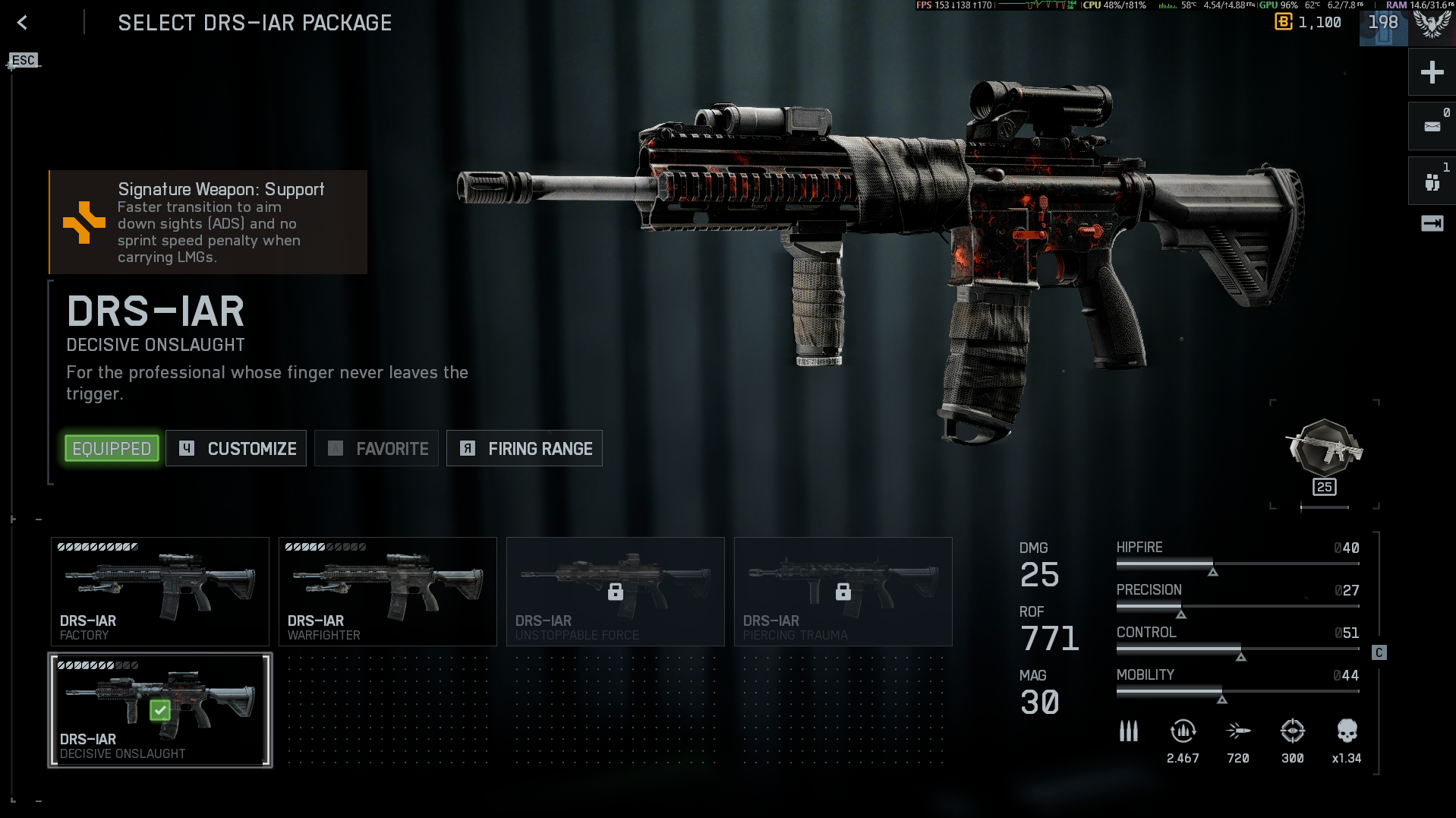Open the mail notifications icon
Image resolution: width=1456 pixels, height=818 pixels.
coord(1432,127)
